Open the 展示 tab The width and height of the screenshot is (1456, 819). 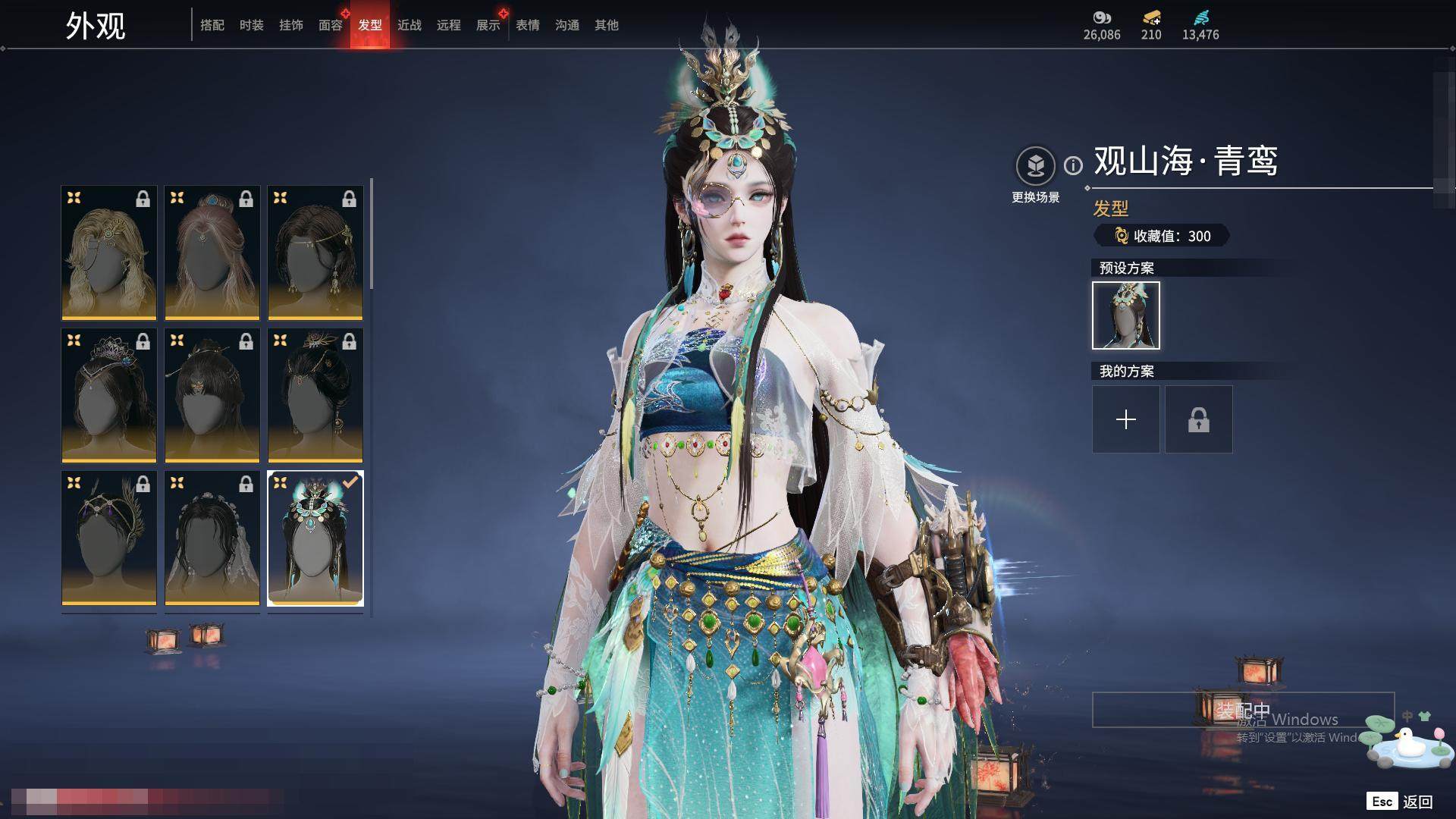click(x=488, y=26)
